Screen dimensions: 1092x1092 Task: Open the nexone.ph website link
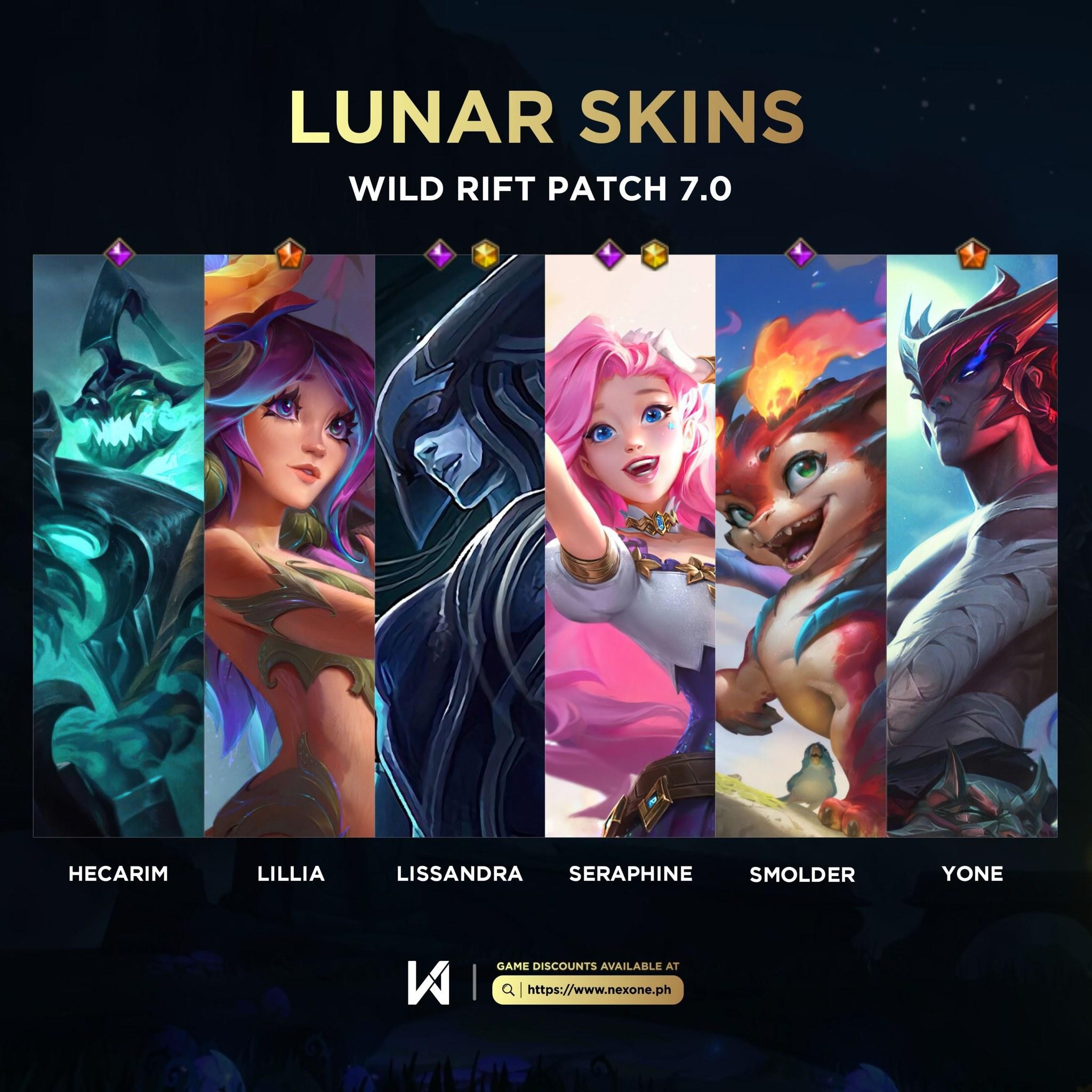[x=588, y=990]
